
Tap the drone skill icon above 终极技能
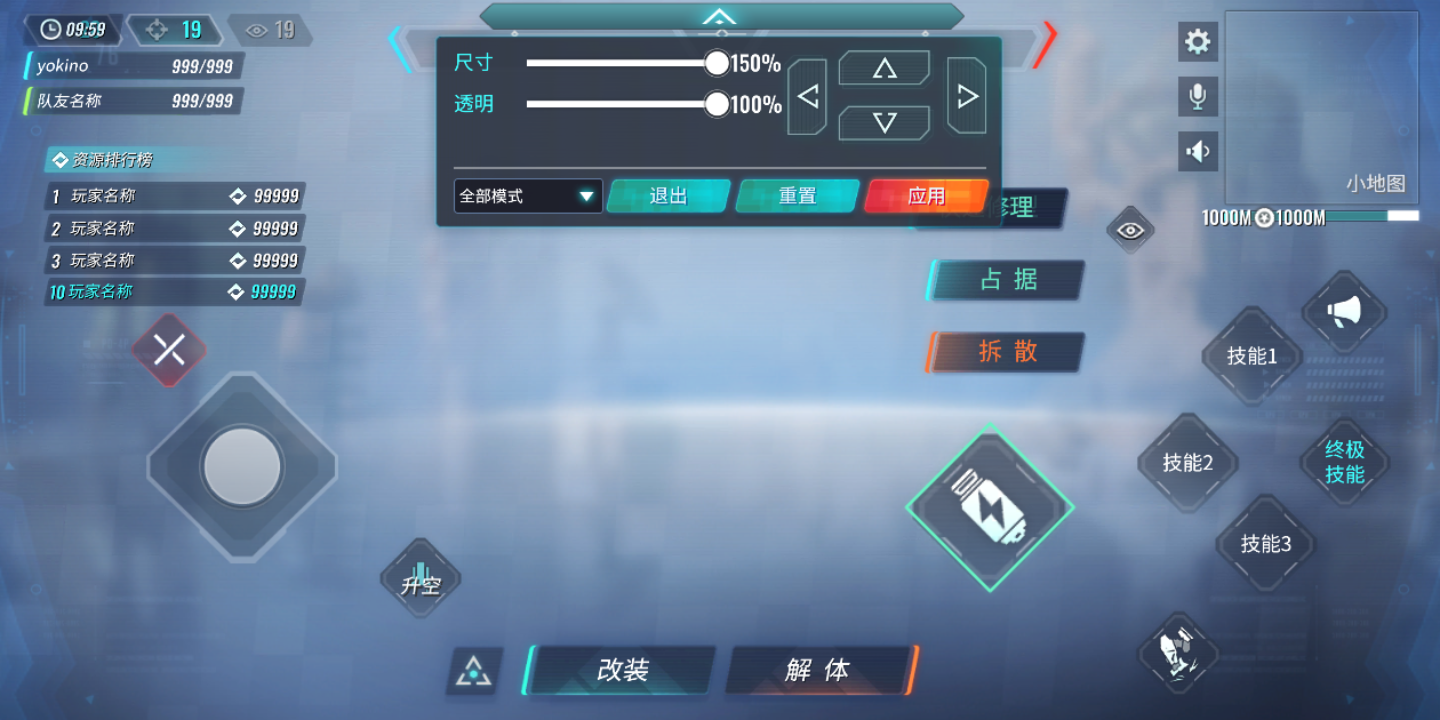(x=1178, y=650)
